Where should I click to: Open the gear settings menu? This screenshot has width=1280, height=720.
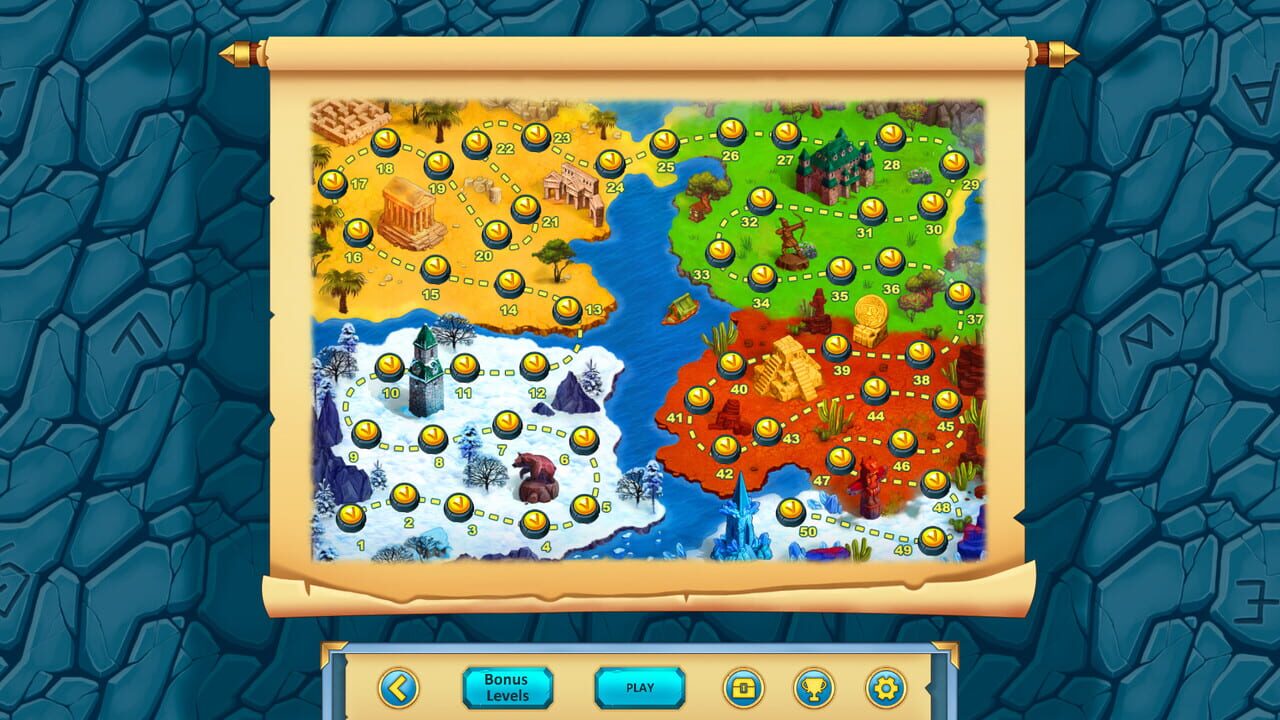[885, 688]
